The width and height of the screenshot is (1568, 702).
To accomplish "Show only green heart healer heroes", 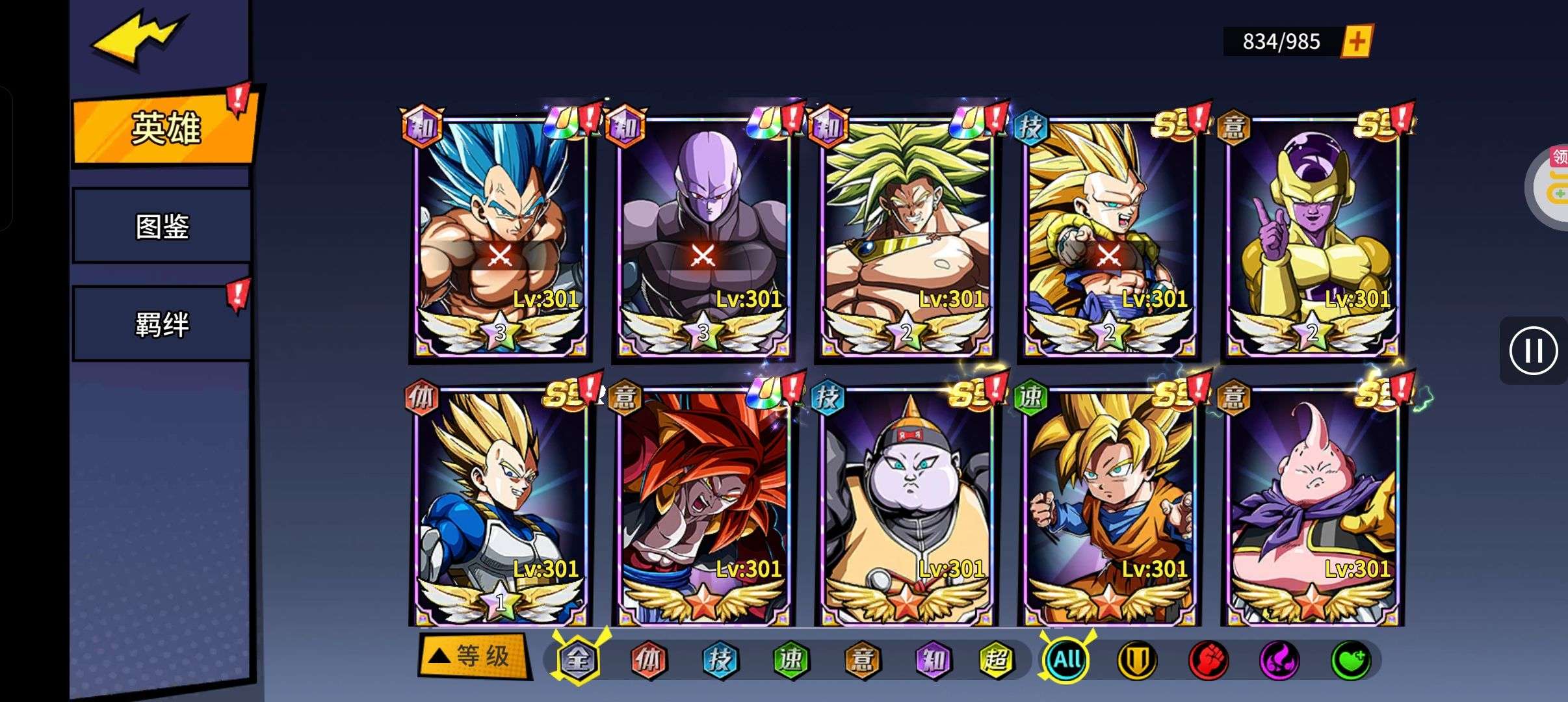I will pyautogui.click(x=1350, y=660).
